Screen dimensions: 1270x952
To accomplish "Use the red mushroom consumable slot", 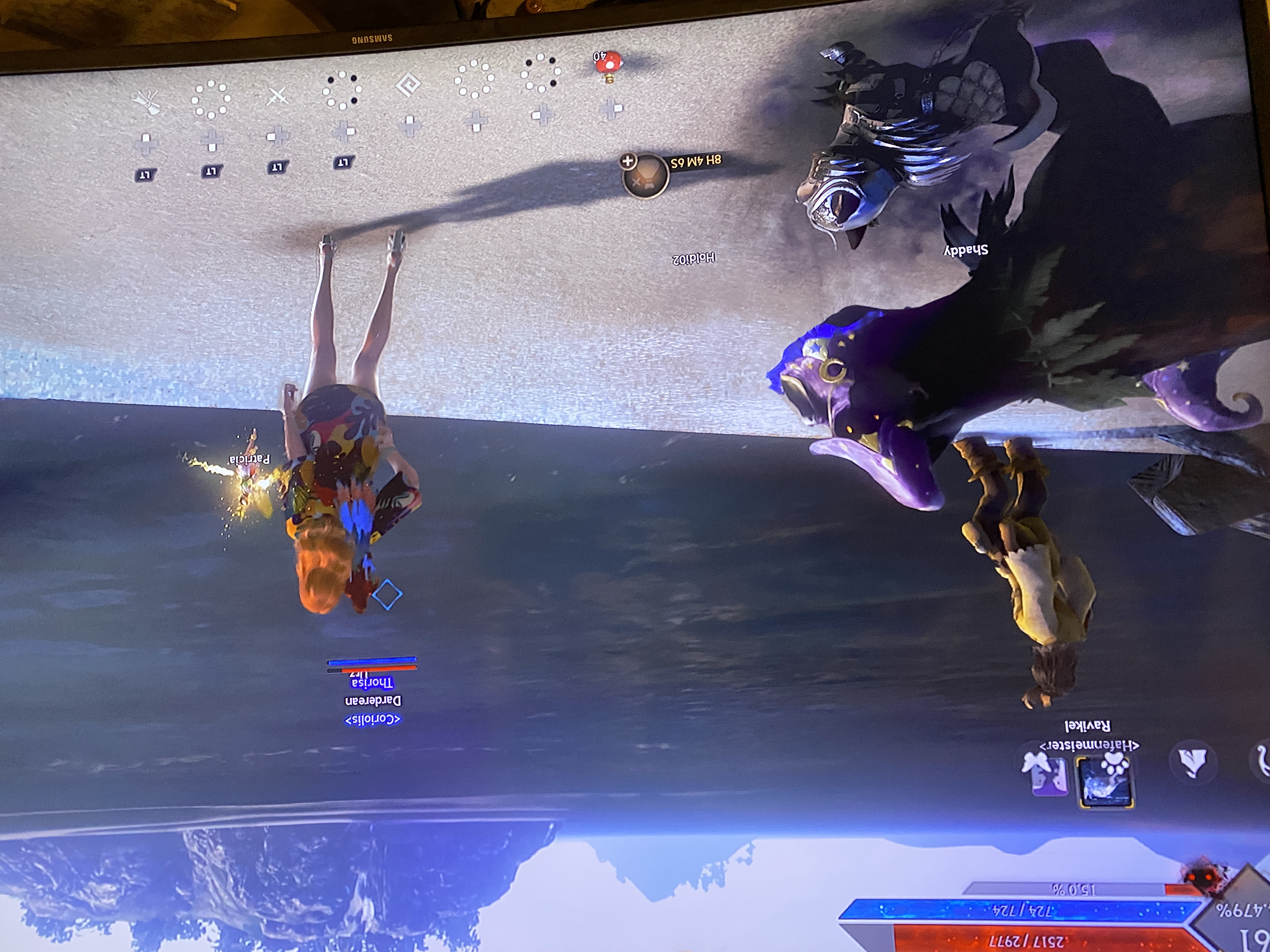I will click(608, 64).
